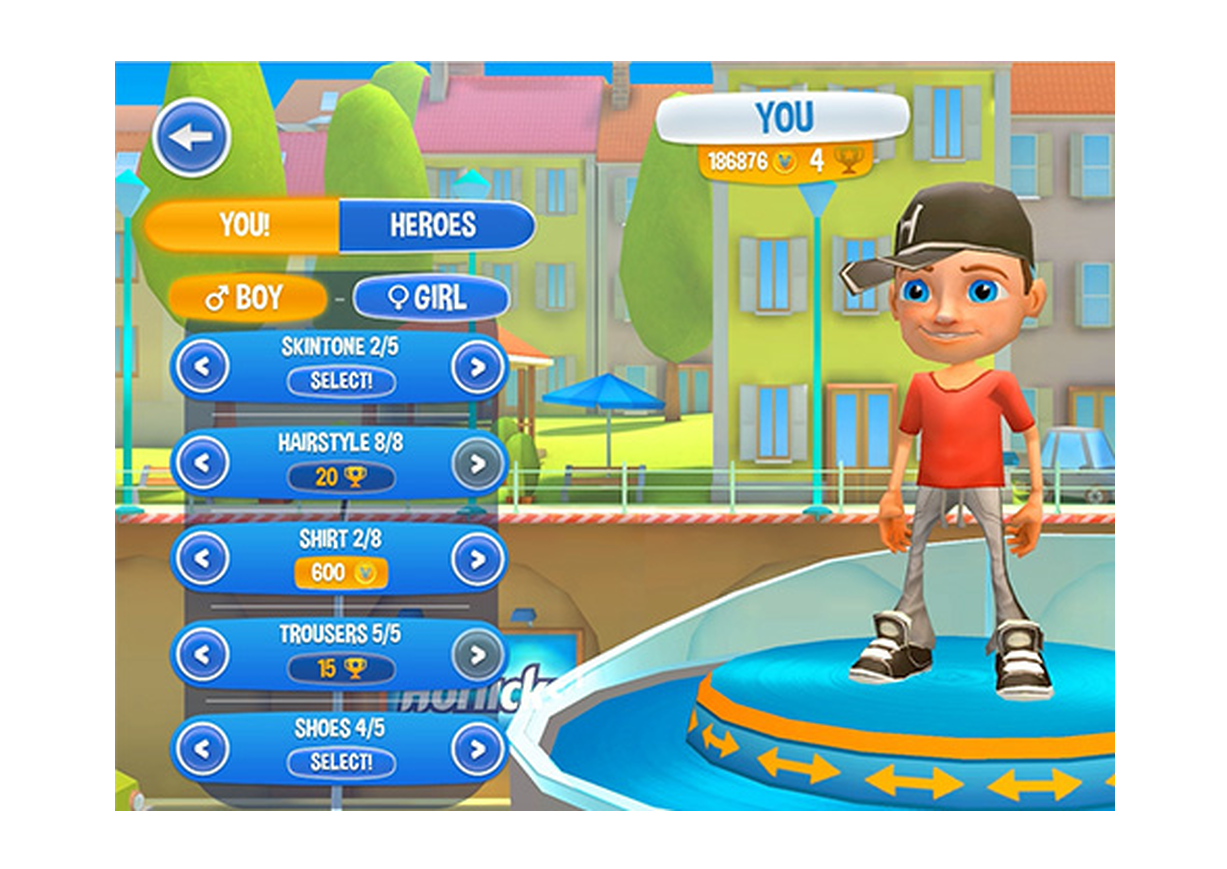The height and width of the screenshot is (869, 1227).
Task: Select the current shoes
Action: 340,762
